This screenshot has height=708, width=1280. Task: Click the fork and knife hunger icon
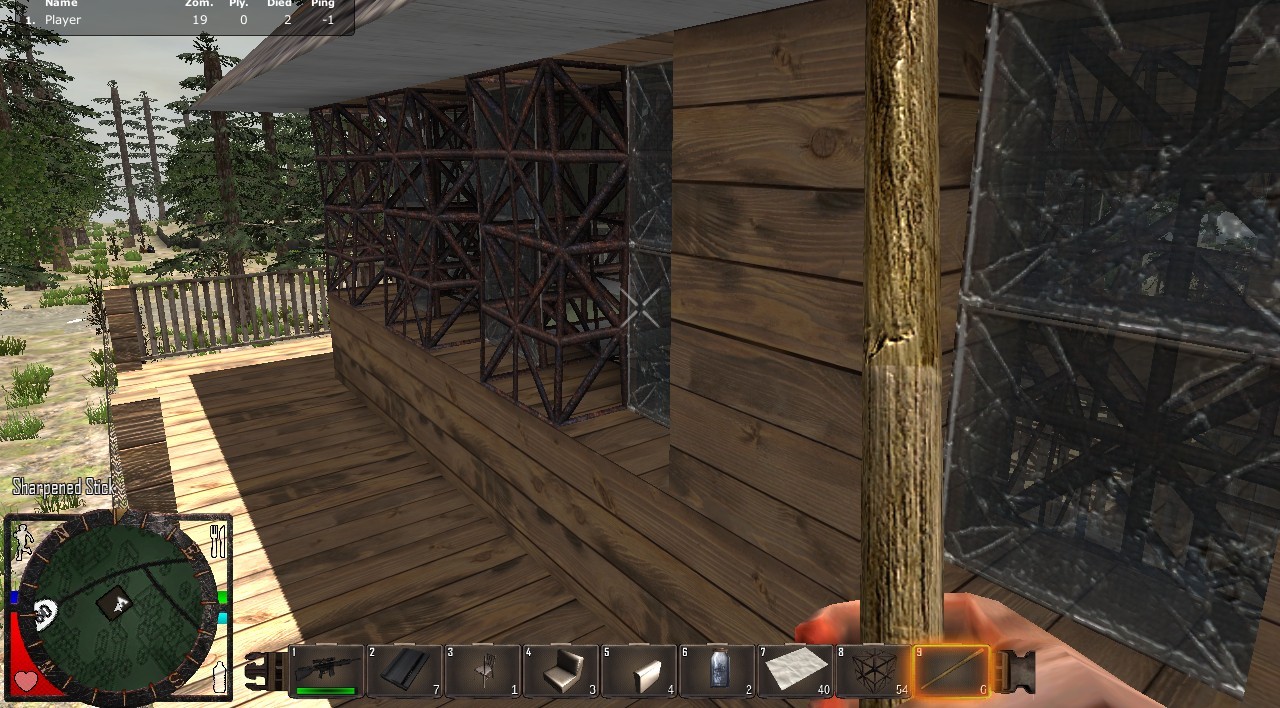tap(218, 541)
